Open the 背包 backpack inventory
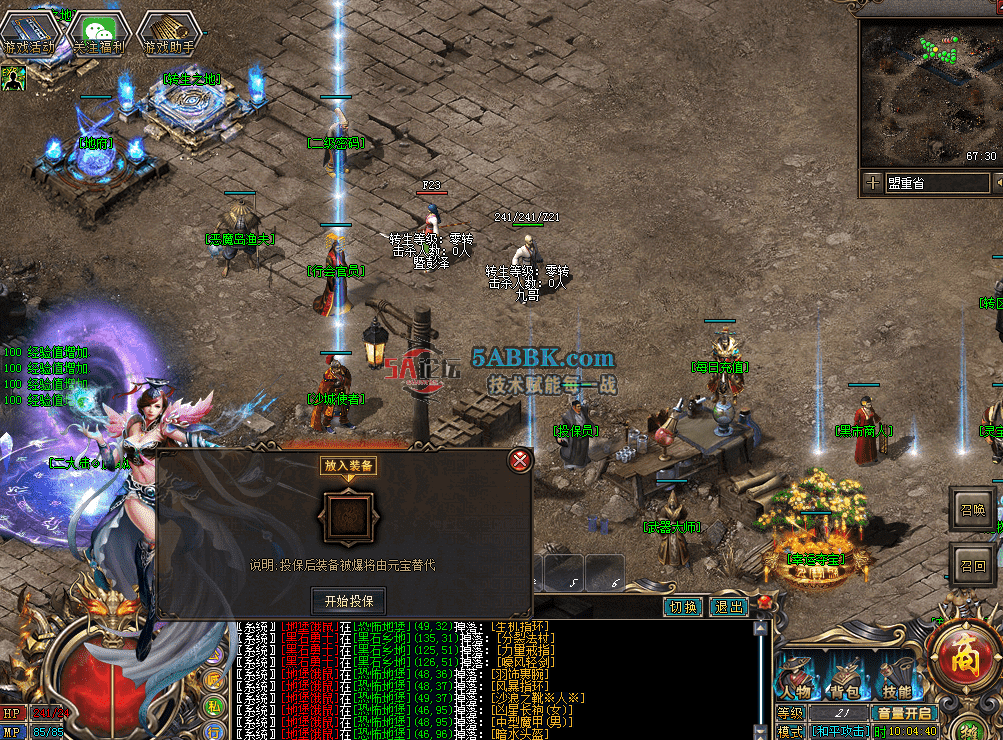 pyautogui.click(x=846, y=678)
